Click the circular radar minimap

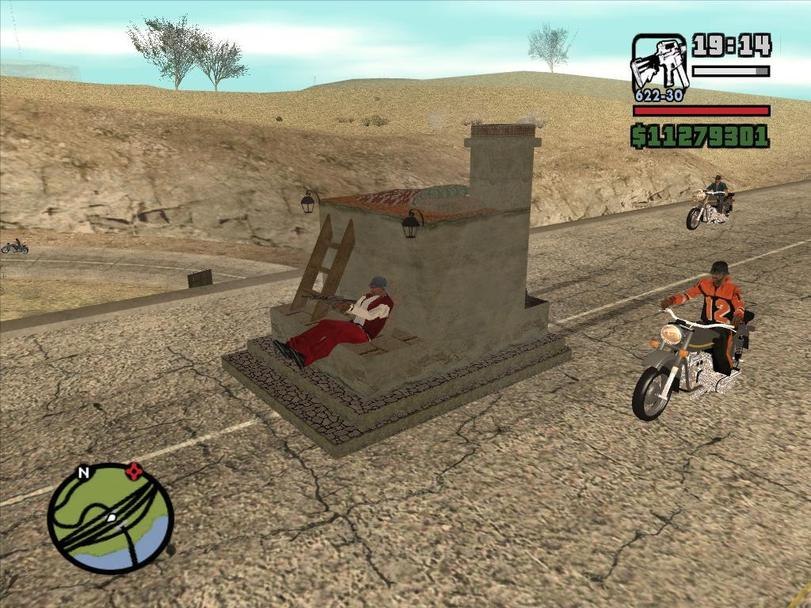coord(110,518)
